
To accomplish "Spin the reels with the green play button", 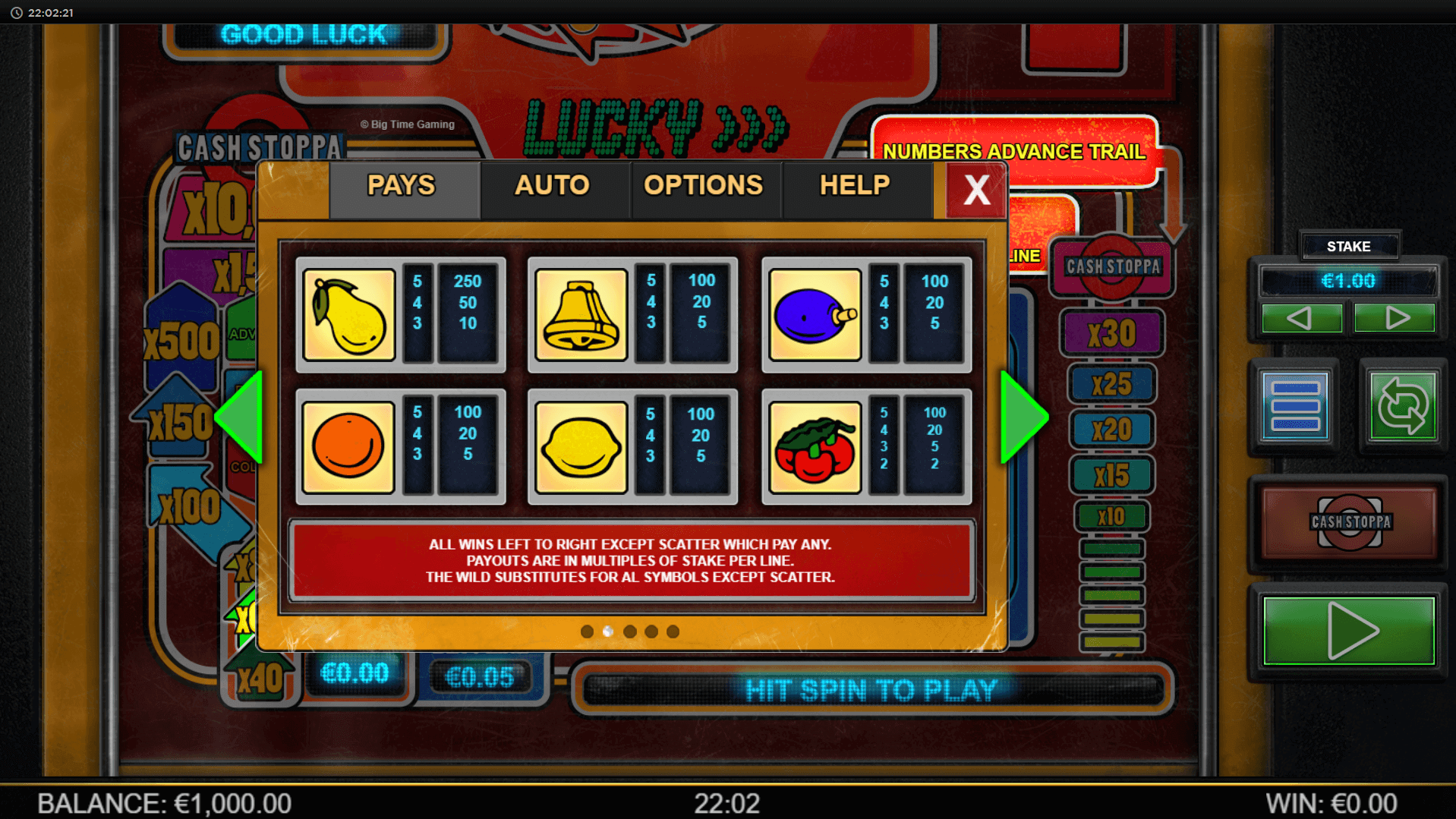I will 1349,630.
